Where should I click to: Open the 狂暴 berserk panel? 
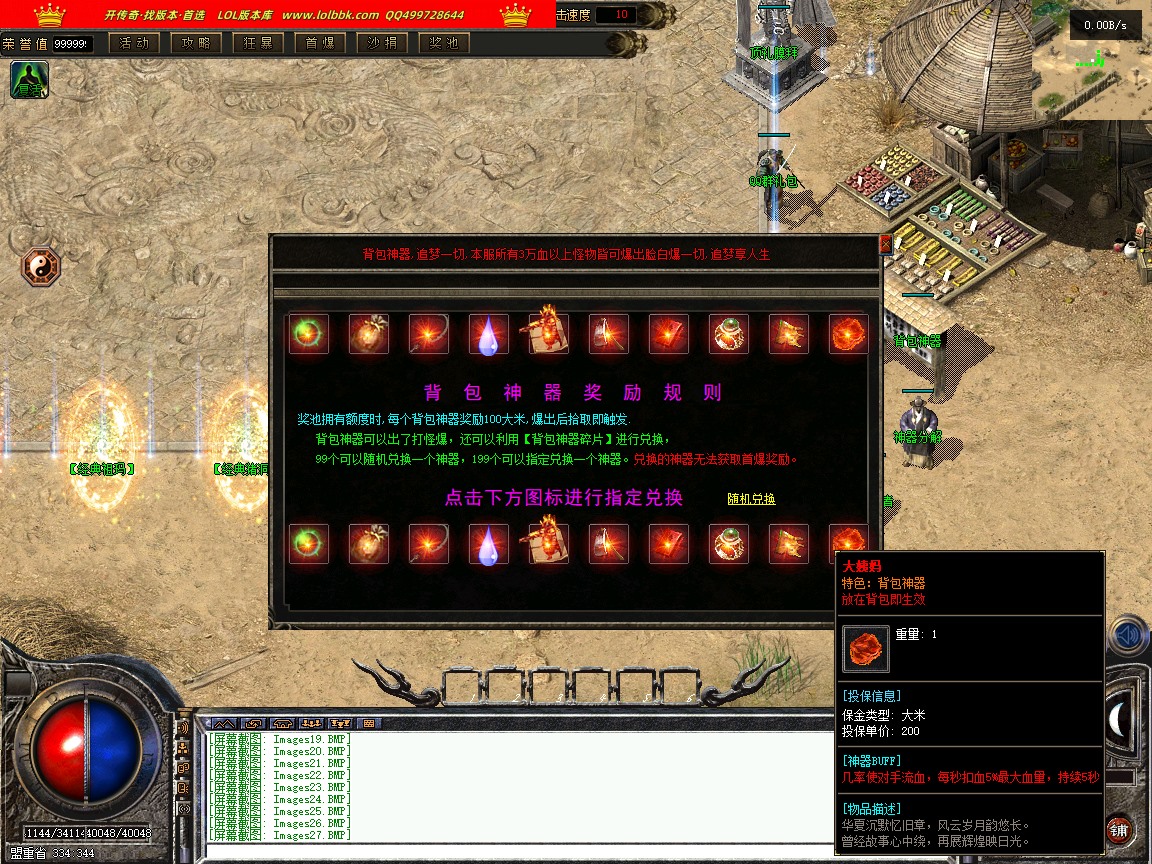[258, 43]
